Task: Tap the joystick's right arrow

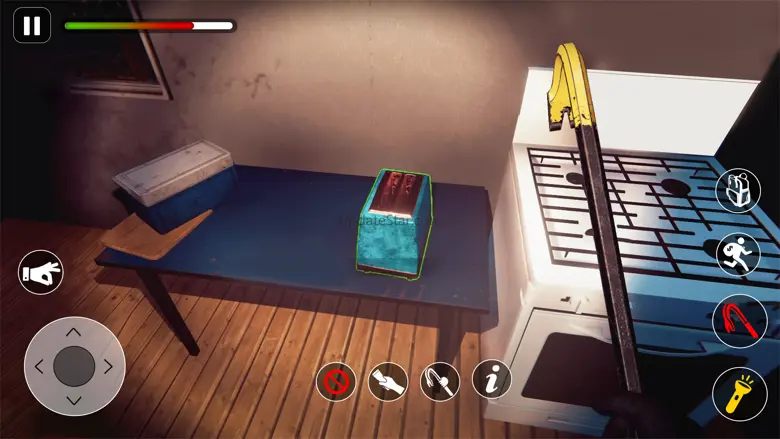Action: tap(108, 367)
